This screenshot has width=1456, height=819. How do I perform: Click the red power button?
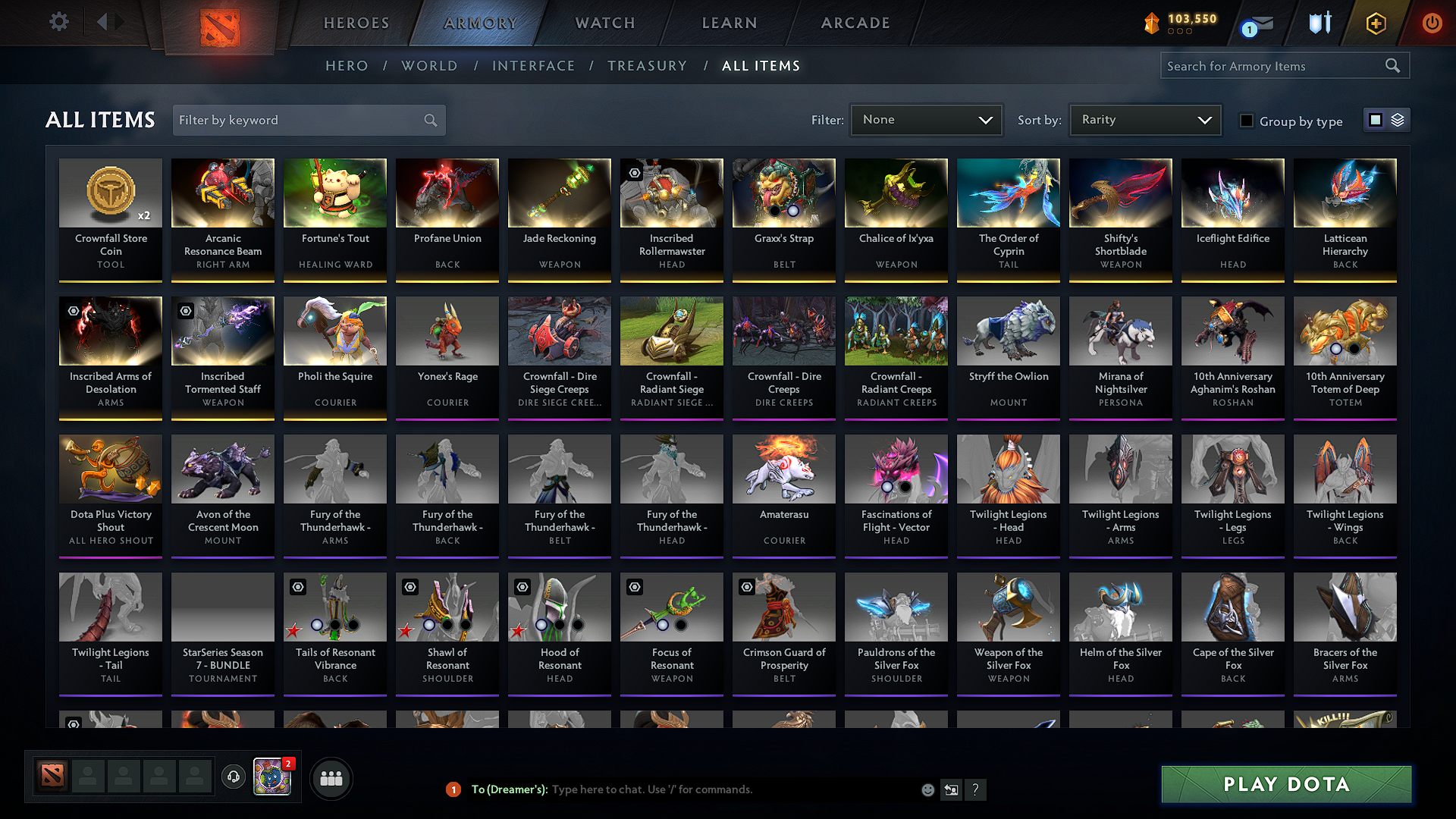(1432, 23)
